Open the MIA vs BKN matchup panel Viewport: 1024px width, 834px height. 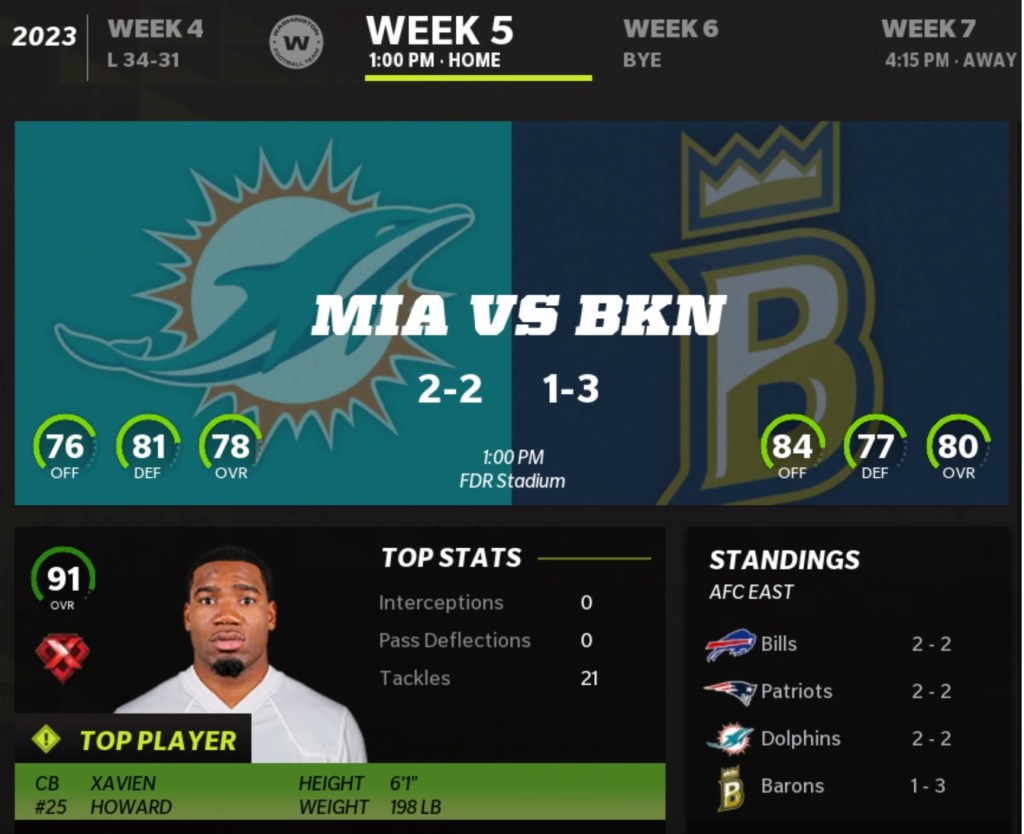click(512, 313)
